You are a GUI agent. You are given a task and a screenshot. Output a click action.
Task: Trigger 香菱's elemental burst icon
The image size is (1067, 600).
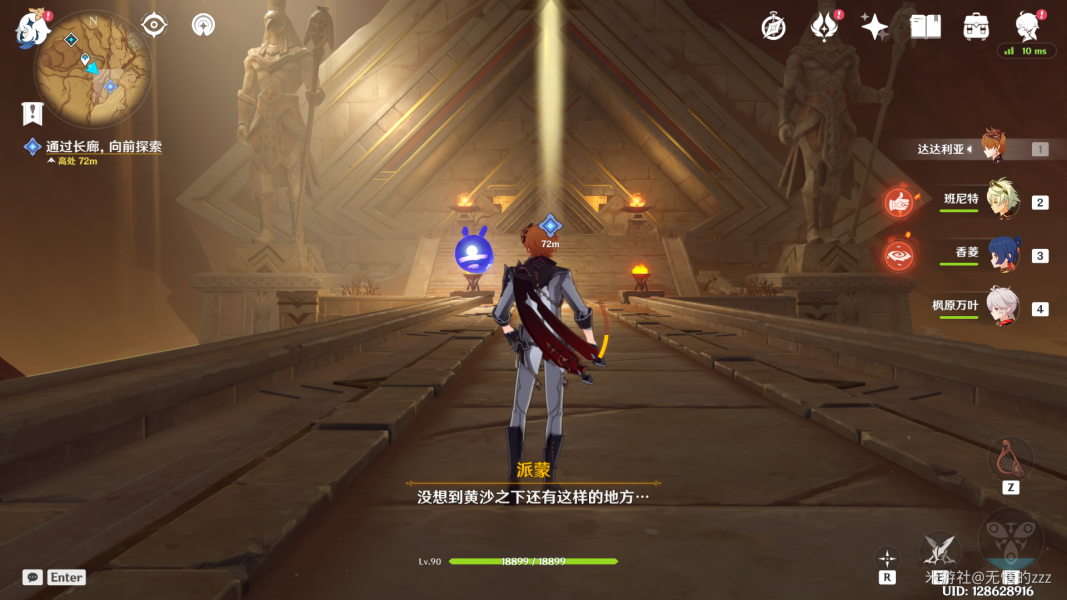coord(900,255)
